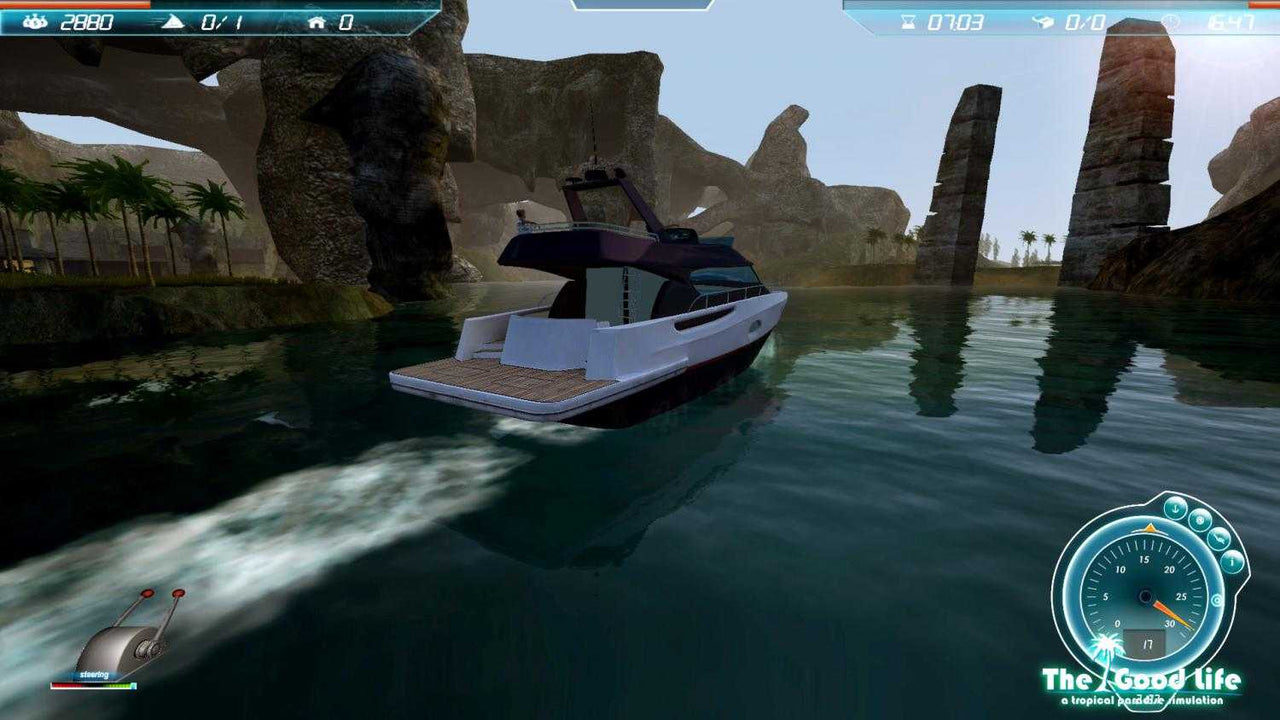Click the orange health bar at top-left
This screenshot has width=1280, height=720.
pyautogui.click(x=75, y=5)
